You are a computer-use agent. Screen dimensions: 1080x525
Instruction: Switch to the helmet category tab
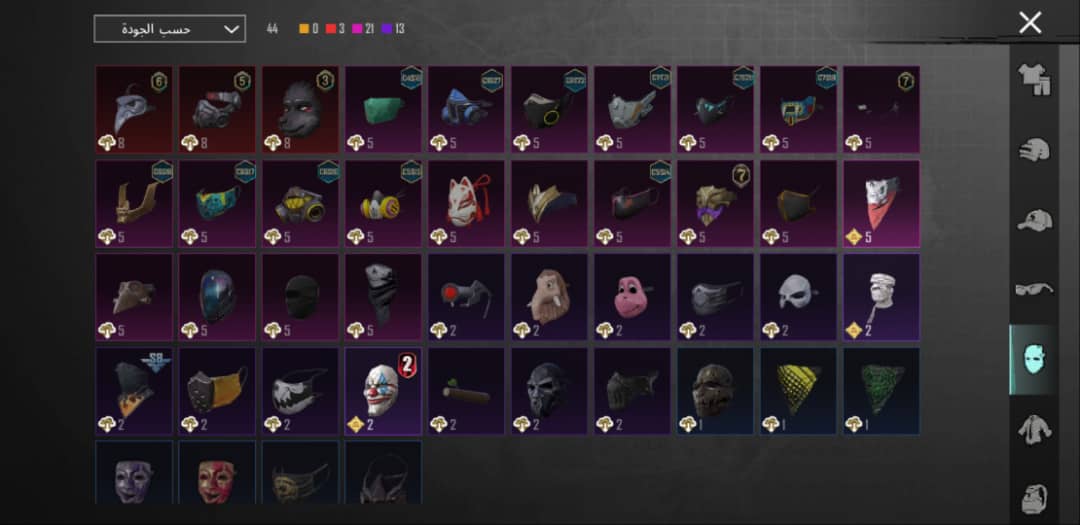coord(1033,151)
